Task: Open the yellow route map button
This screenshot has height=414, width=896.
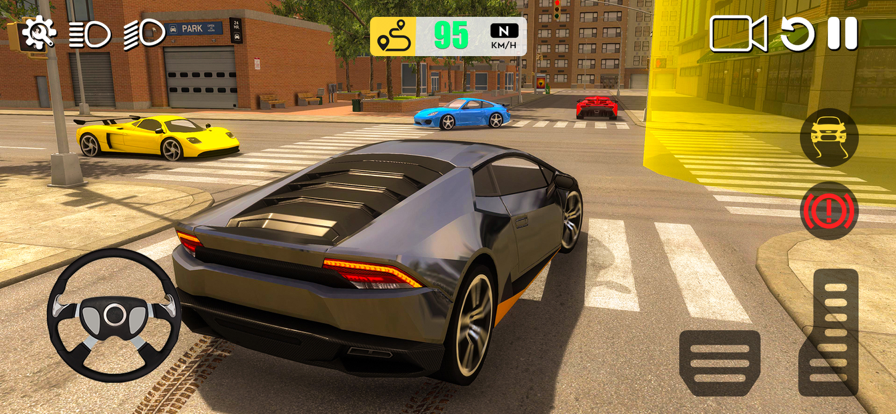Action: 393,36
